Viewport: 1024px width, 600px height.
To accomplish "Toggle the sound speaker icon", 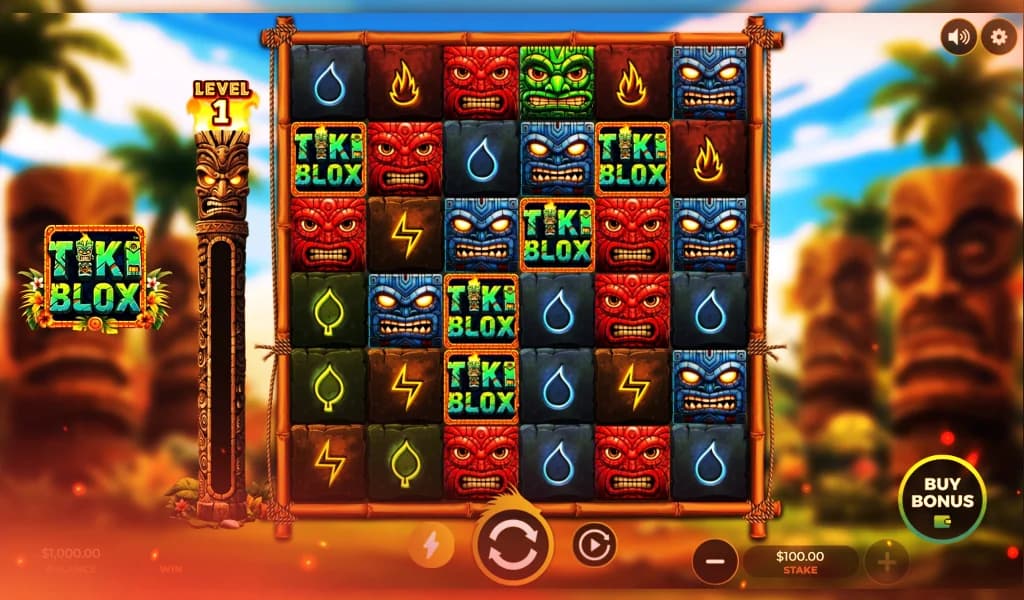I will [959, 38].
